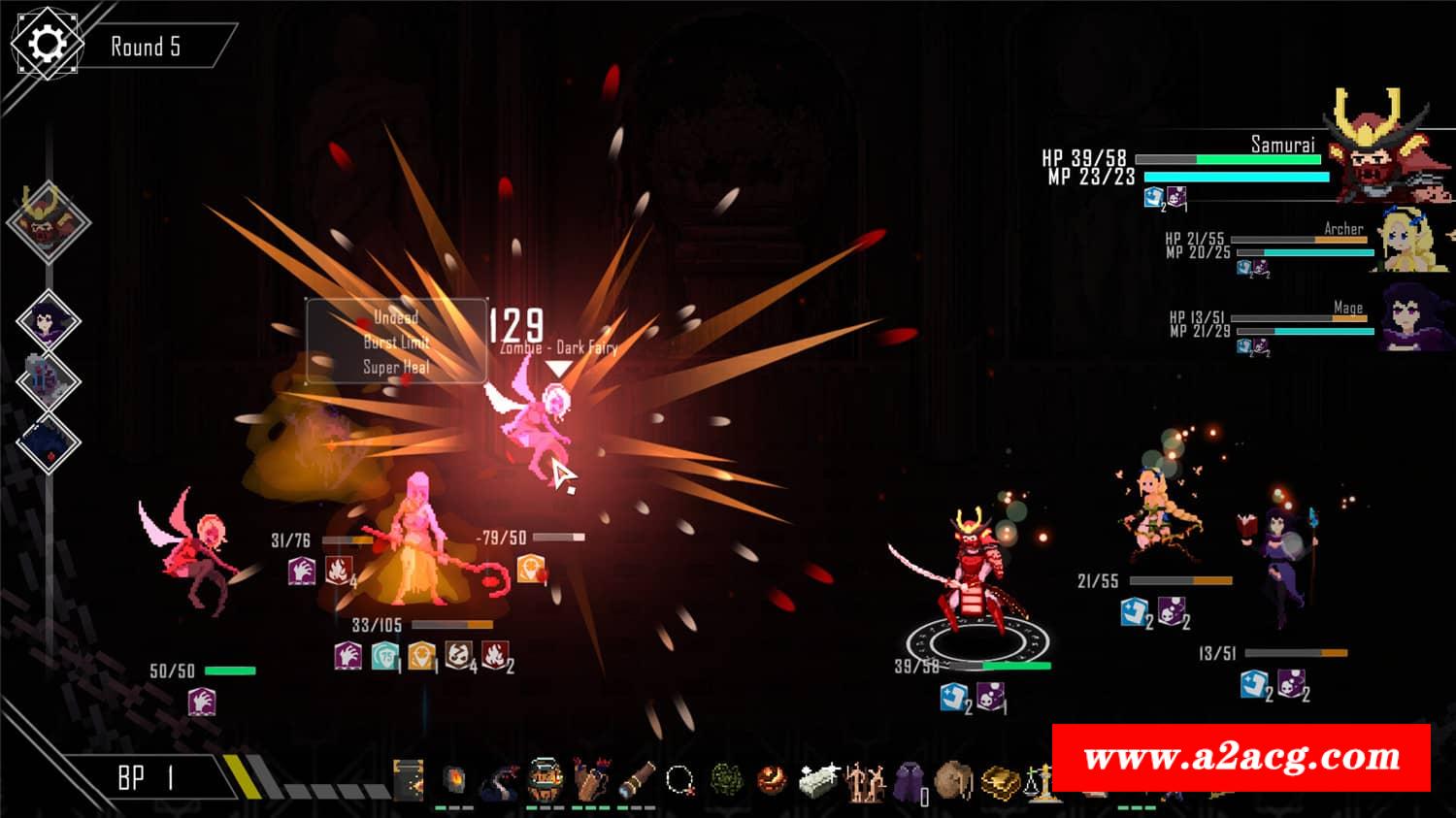Choose the fiery orb item
The height and width of the screenshot is (818, 1456).
(x=772, y=779)
